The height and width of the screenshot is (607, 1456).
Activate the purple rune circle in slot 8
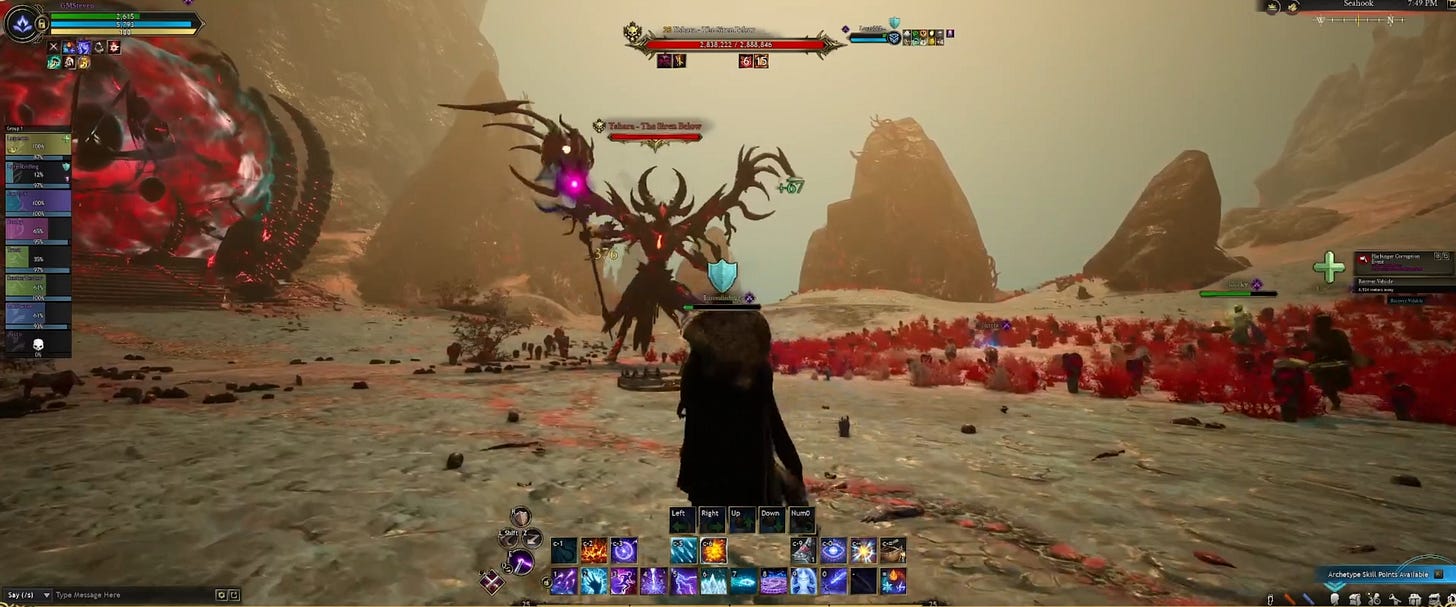(x=773, y=581)
